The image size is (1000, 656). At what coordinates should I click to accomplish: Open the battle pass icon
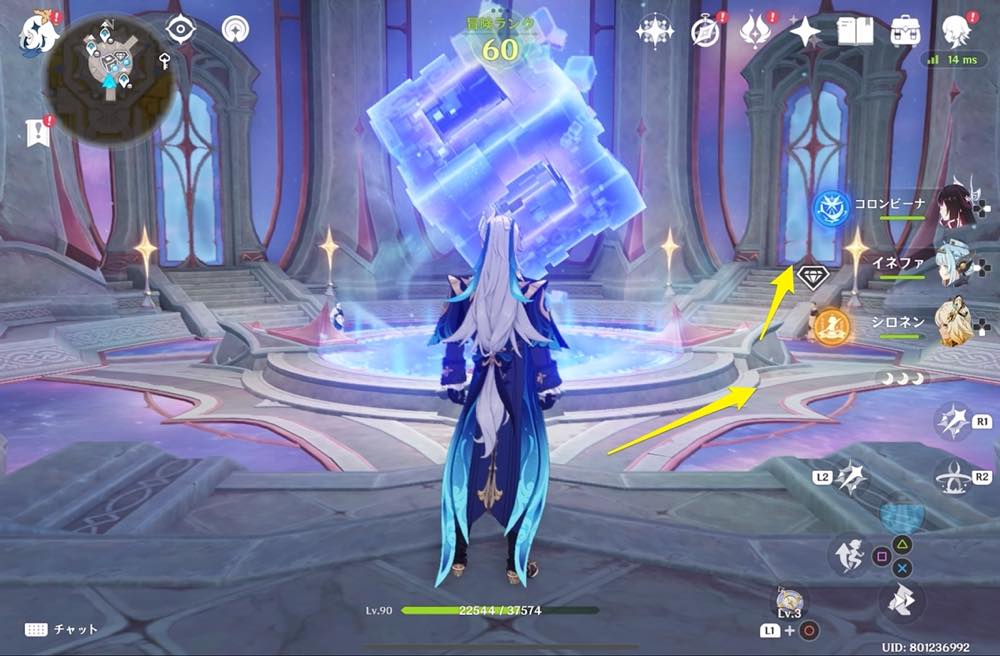pos(753,30)
